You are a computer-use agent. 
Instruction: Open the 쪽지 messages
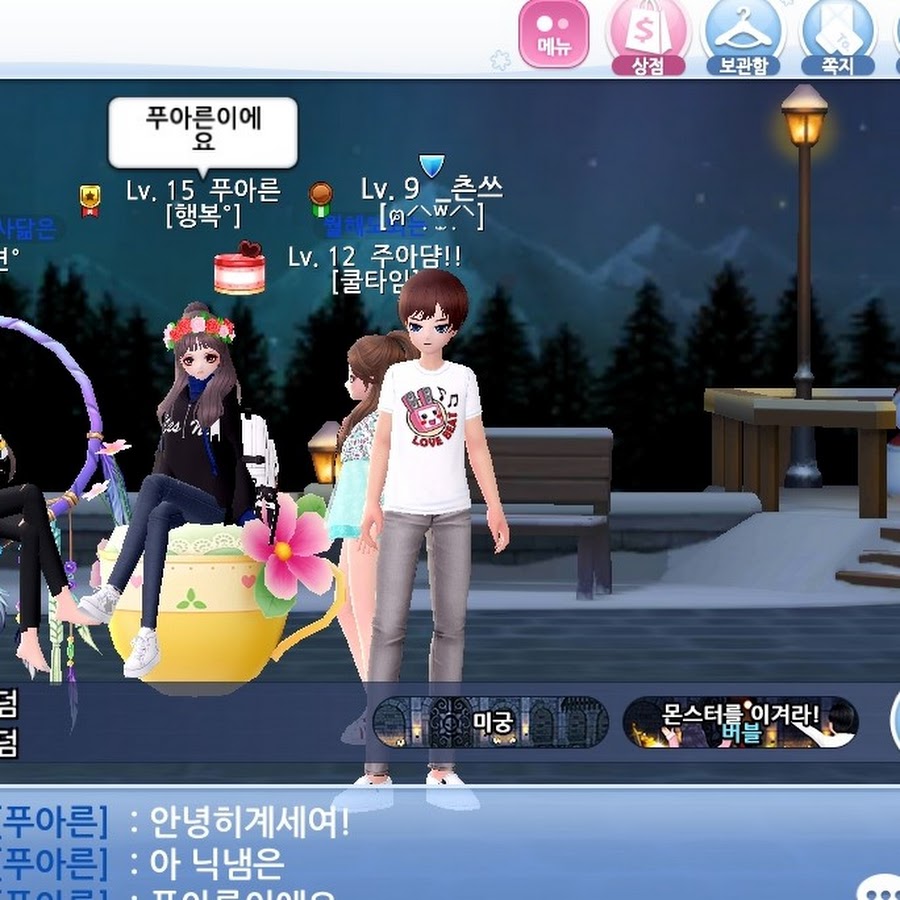point(836,36)
